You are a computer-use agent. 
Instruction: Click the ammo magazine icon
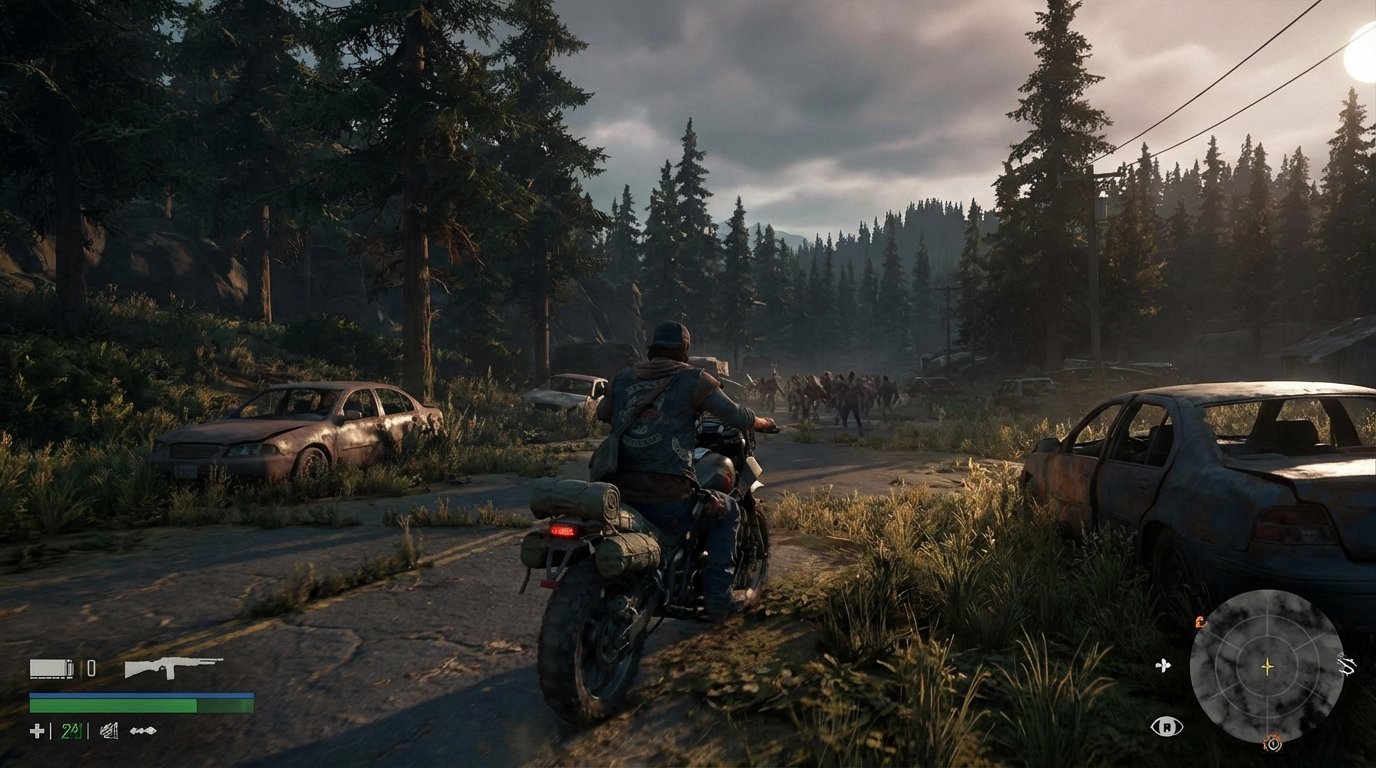(x=50, y=668)
